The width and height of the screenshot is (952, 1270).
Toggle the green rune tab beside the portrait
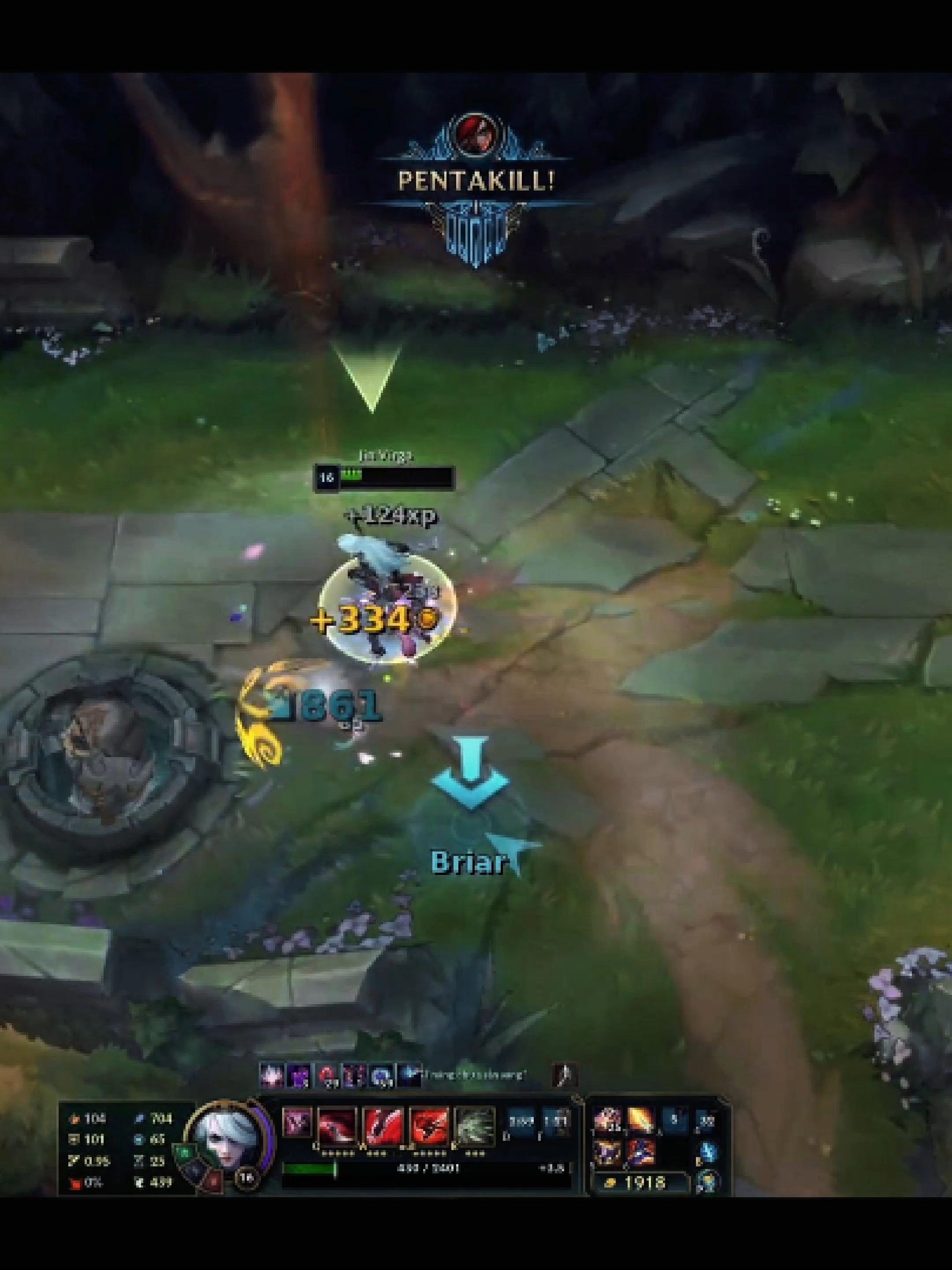[x=185, y=1152]
